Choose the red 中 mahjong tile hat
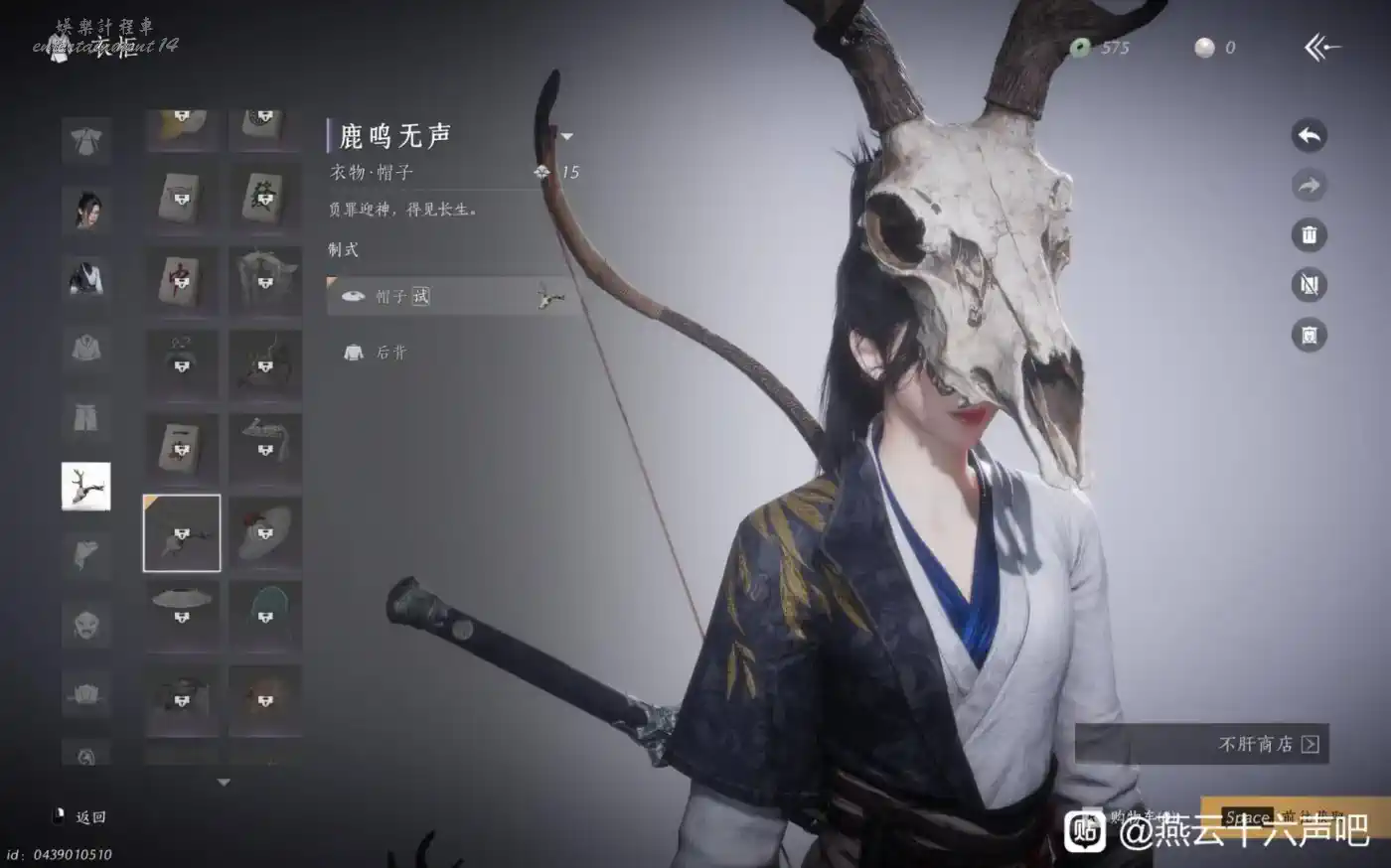The width and height of the screenshot is (1391, 868). pos(182,282)
